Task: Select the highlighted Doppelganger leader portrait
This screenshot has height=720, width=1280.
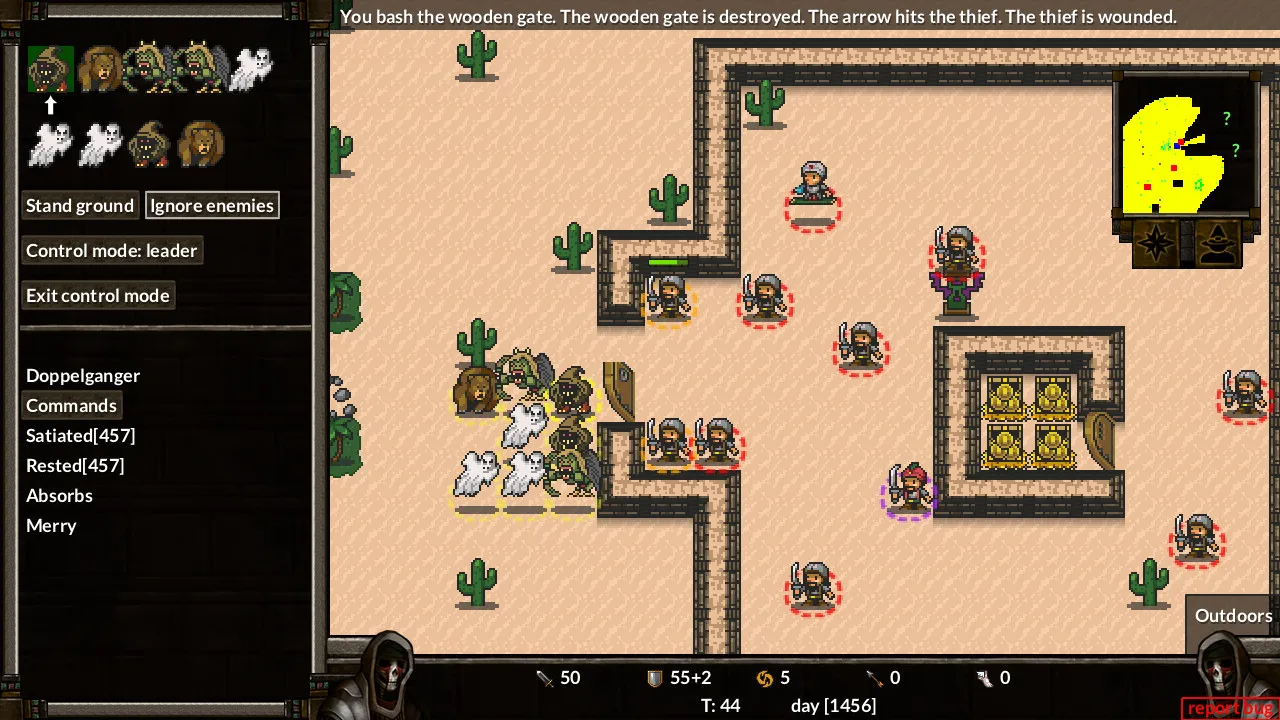Action: pyautogui.click(x=50, y=69)
